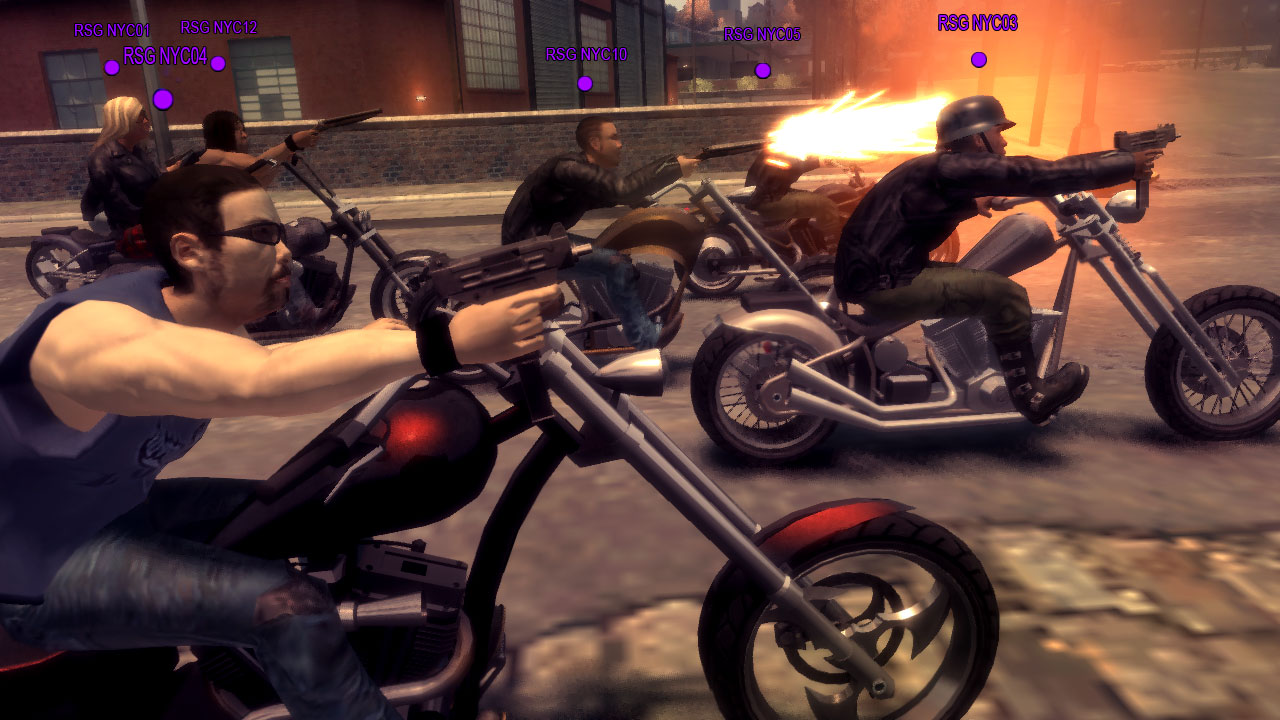
Task: Select the RSG NYC03 player marker
Action: pos(978,60)
